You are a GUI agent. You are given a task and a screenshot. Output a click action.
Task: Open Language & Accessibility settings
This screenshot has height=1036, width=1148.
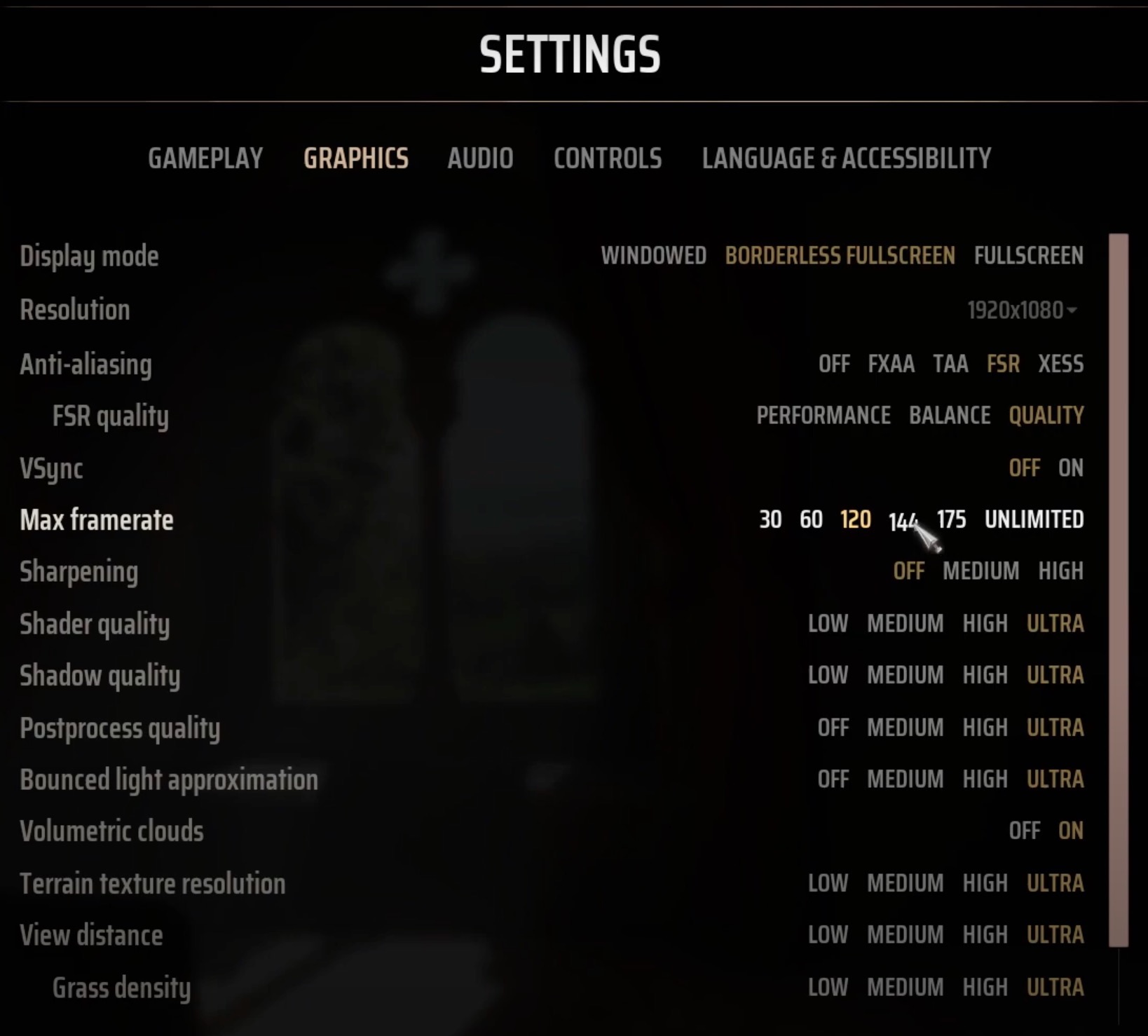click(846, 158)
